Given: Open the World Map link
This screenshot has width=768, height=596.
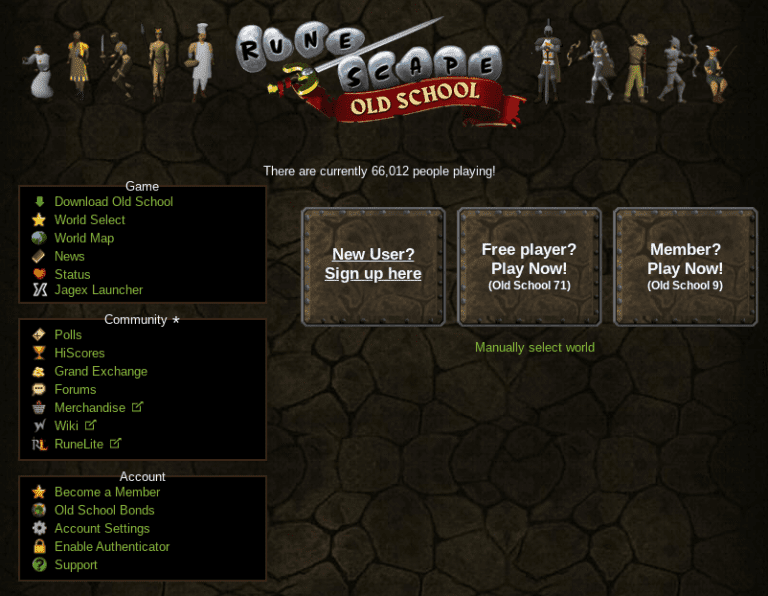Looking at the screenshot, I should 84,238.
